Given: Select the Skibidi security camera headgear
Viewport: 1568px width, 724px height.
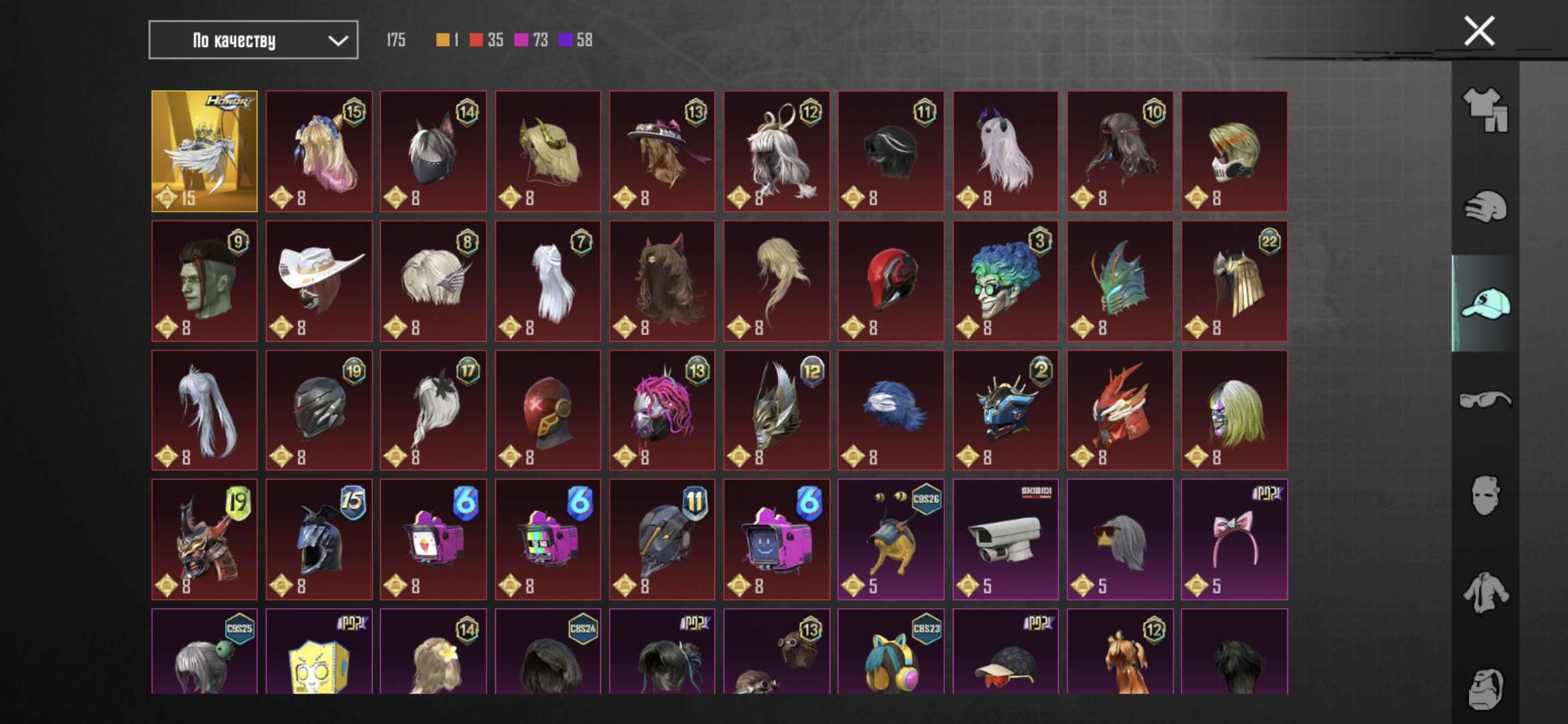Looking at the screenshot, I should (1005, 539).
